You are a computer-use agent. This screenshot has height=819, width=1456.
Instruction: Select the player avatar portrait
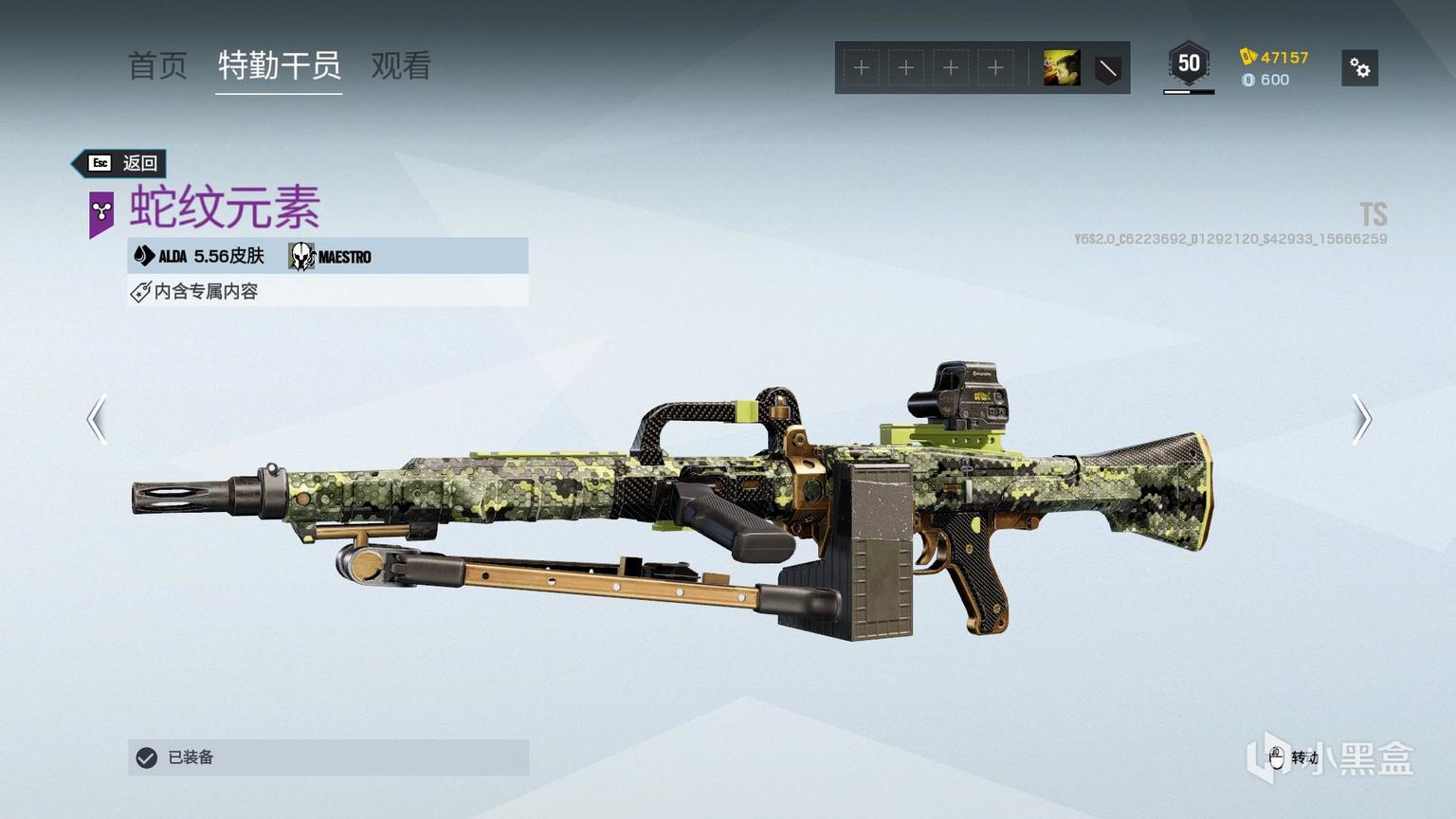pos(1061,68)
